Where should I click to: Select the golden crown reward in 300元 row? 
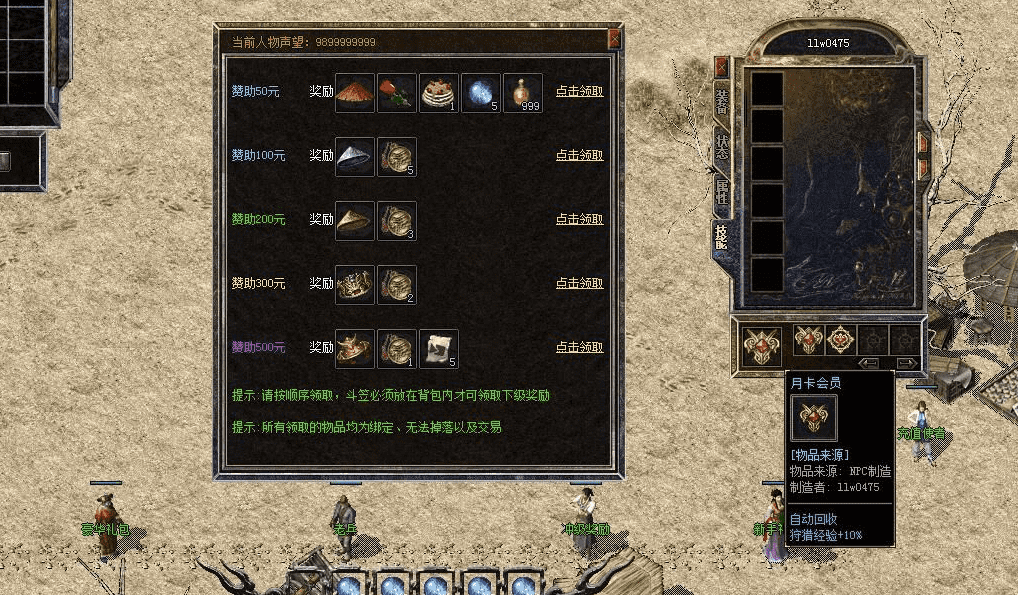(355, 284)
